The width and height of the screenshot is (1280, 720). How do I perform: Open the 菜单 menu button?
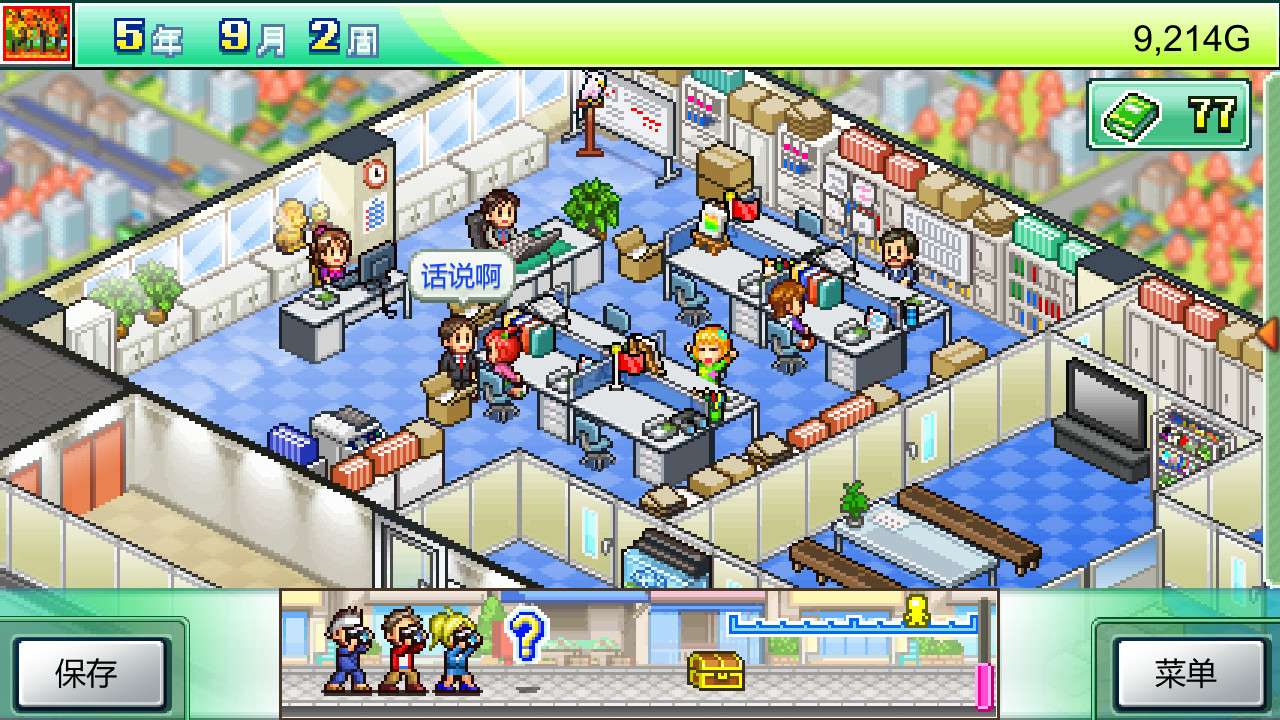pos(1185,673)
